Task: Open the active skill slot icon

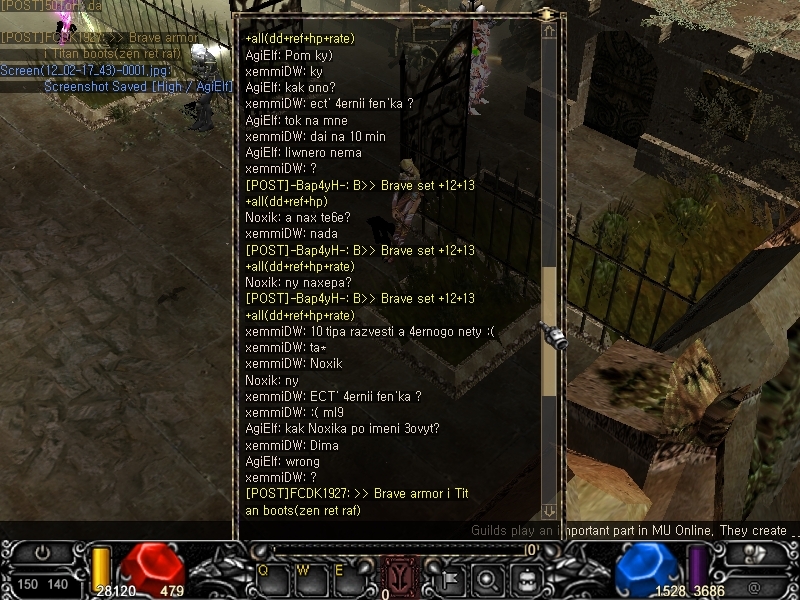Action: pyautogui.click(x=399, y=575)
